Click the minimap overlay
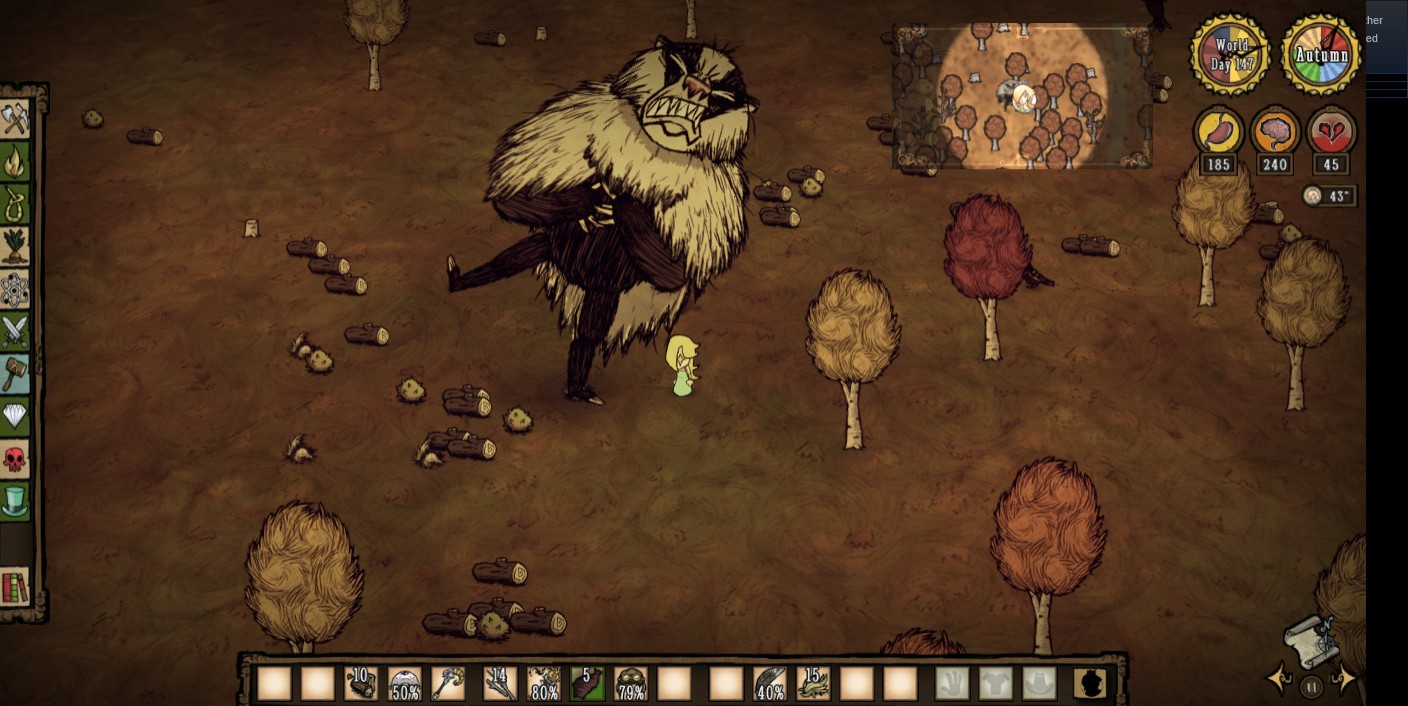 [1022, 96]
